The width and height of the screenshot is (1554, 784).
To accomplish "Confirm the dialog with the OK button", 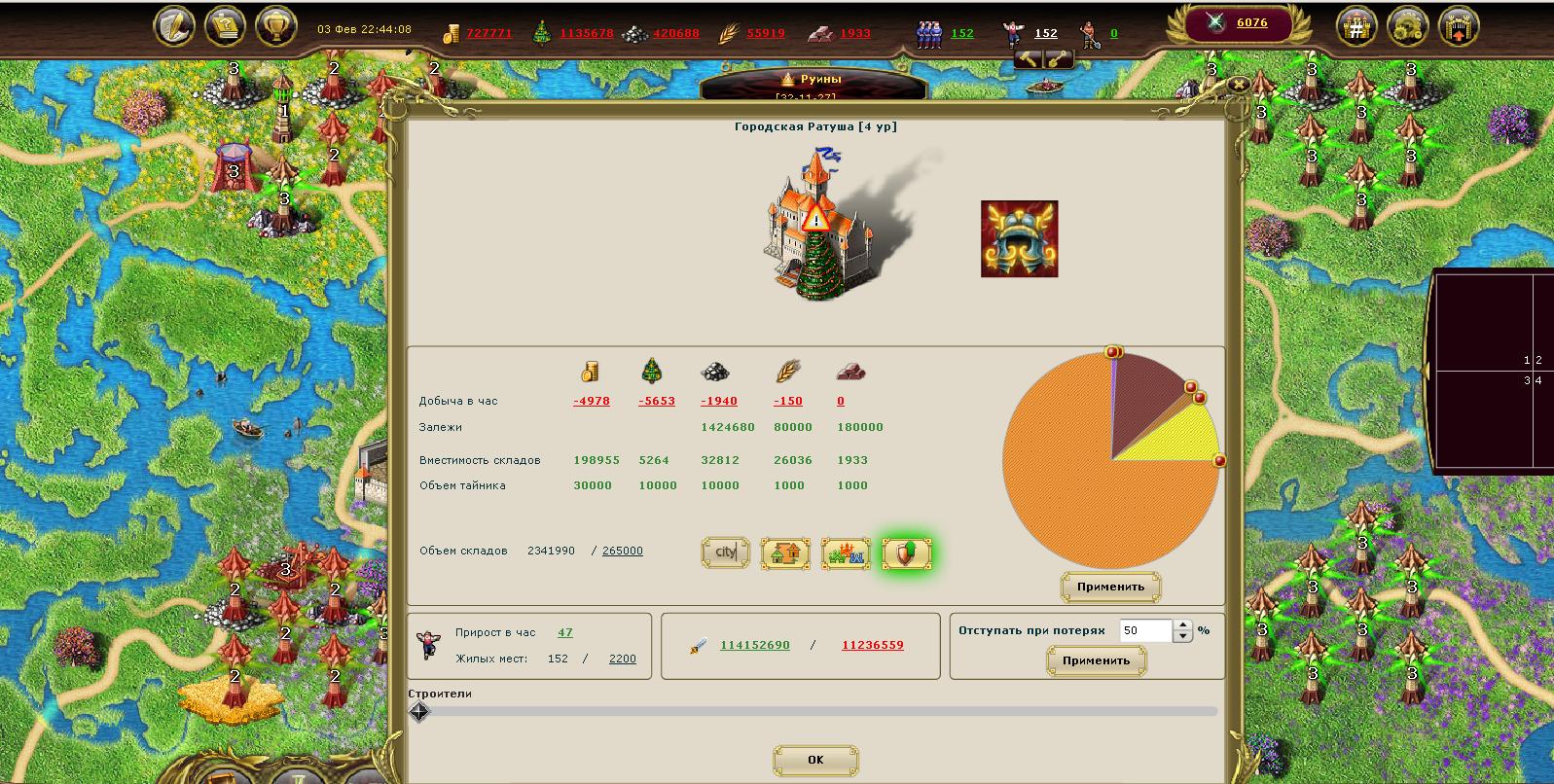I will (815, 760).
